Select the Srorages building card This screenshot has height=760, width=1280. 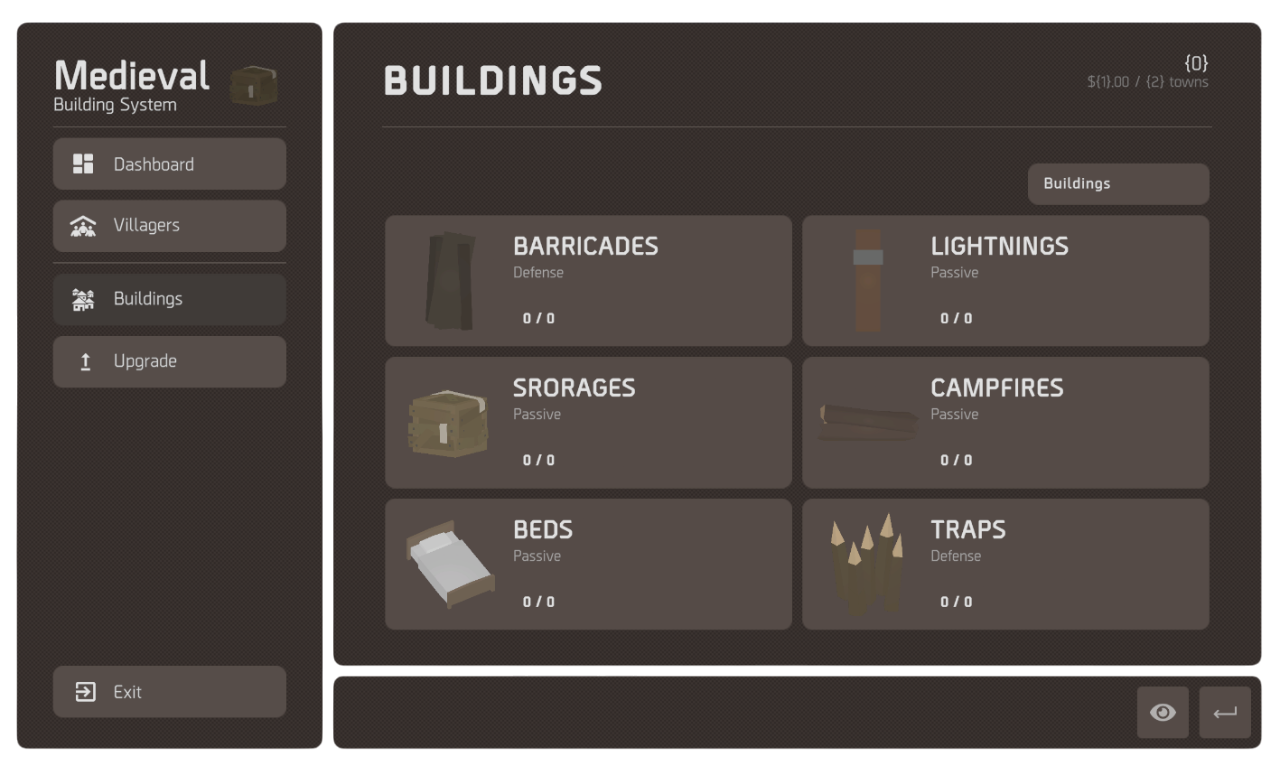pos(588,422)
